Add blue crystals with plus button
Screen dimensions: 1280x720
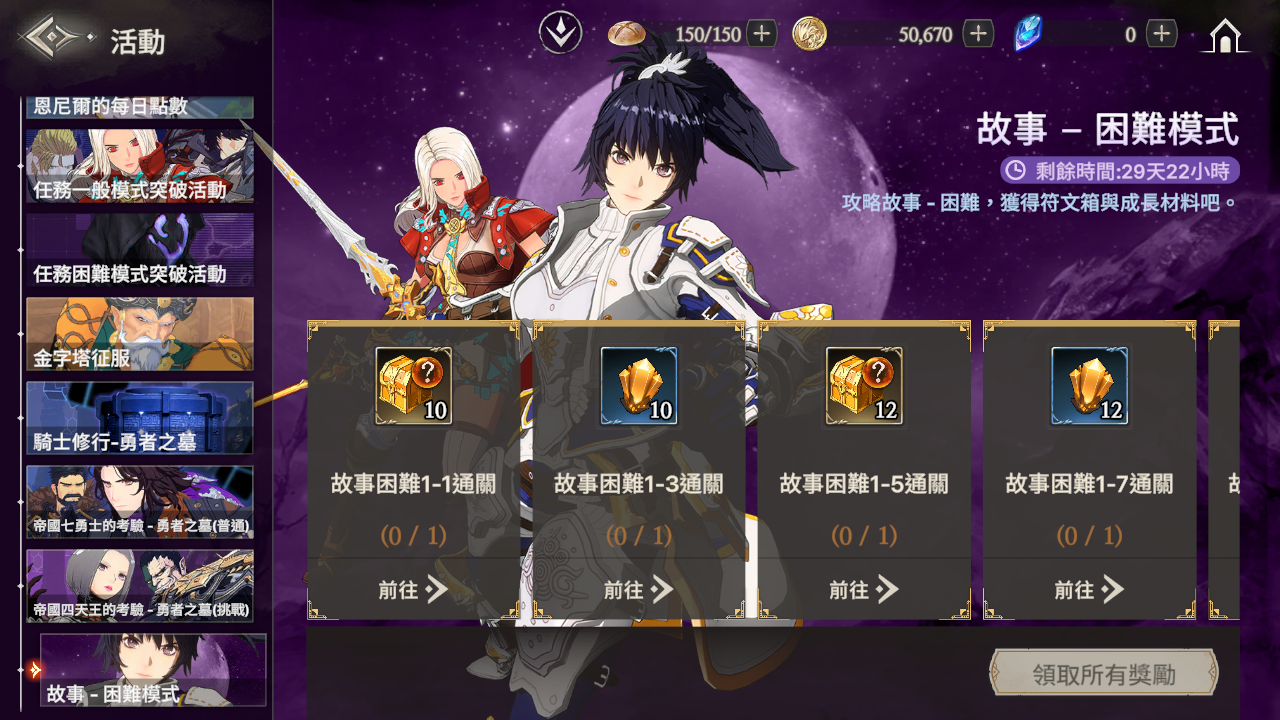[x=1161, y=34]
